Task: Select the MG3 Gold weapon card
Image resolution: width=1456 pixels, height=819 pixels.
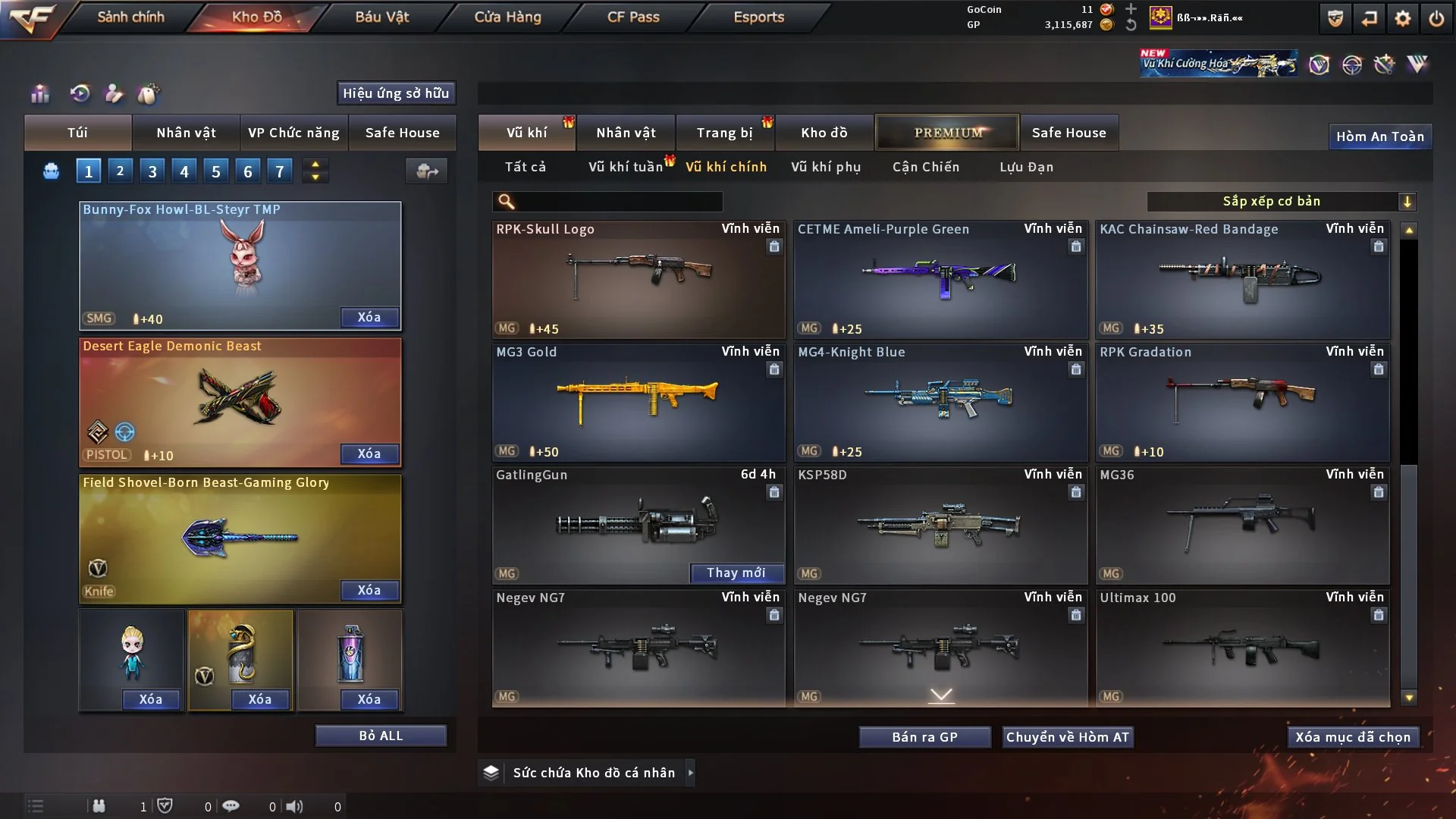Action: tap(638, 402)
